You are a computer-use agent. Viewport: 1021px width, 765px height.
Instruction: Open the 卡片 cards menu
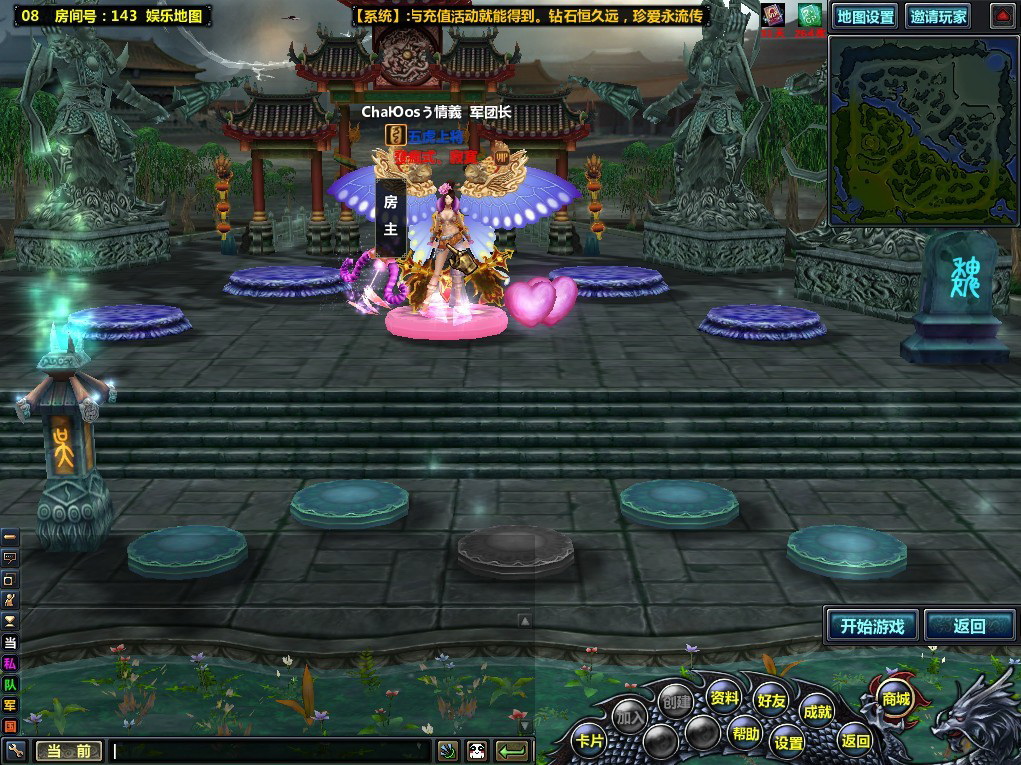click(588, 741)
